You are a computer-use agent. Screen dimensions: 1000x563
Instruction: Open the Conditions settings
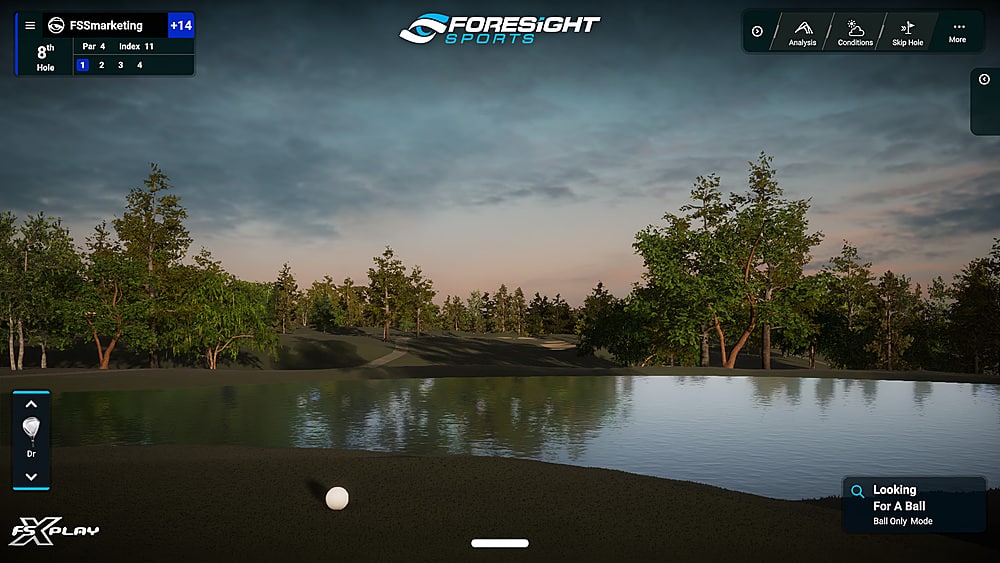855,32
